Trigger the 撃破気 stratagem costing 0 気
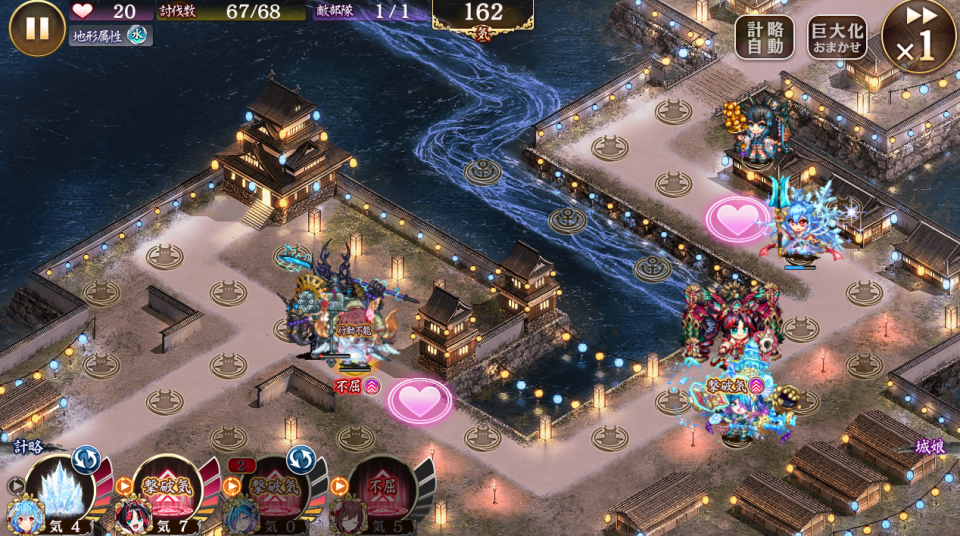960x536 pixels. tap(274, 492)
